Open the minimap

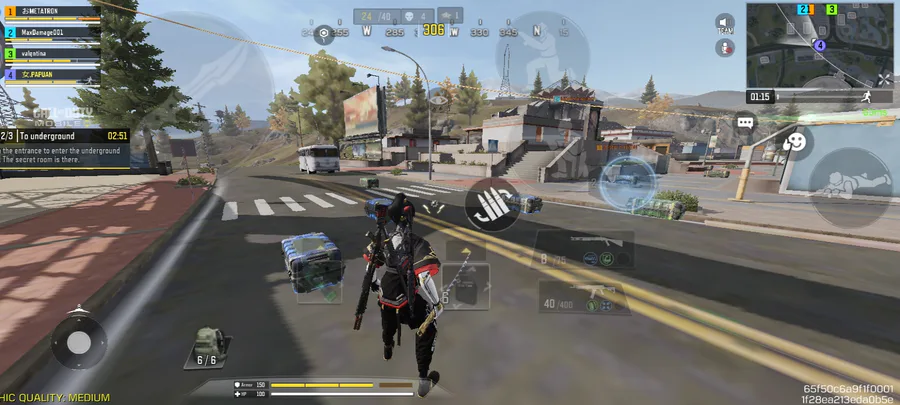(x=820, y=45)
